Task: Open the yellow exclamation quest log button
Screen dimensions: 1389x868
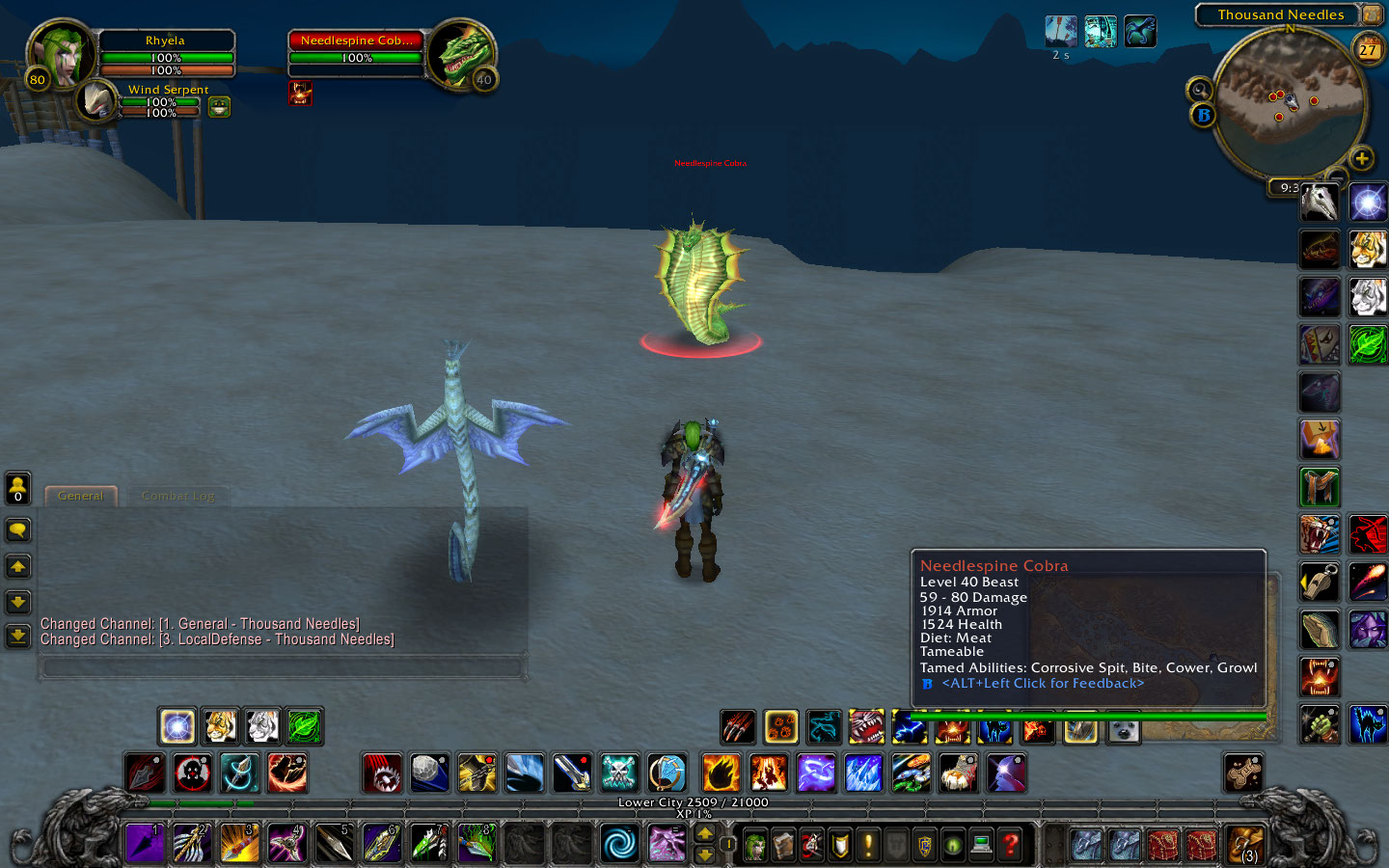Action: click(x=868, y=846)
